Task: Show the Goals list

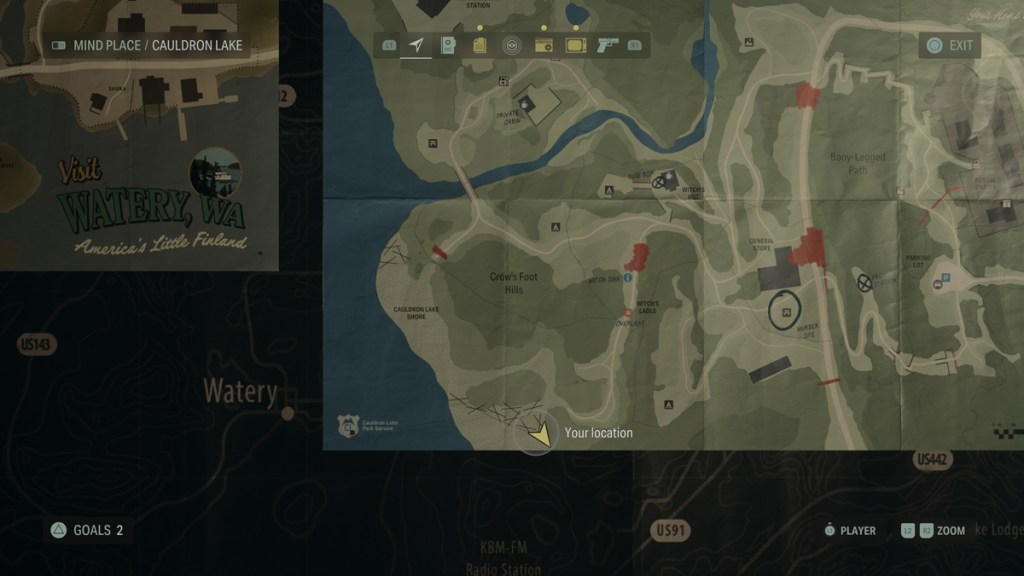Action: click(x=88, y=530)
